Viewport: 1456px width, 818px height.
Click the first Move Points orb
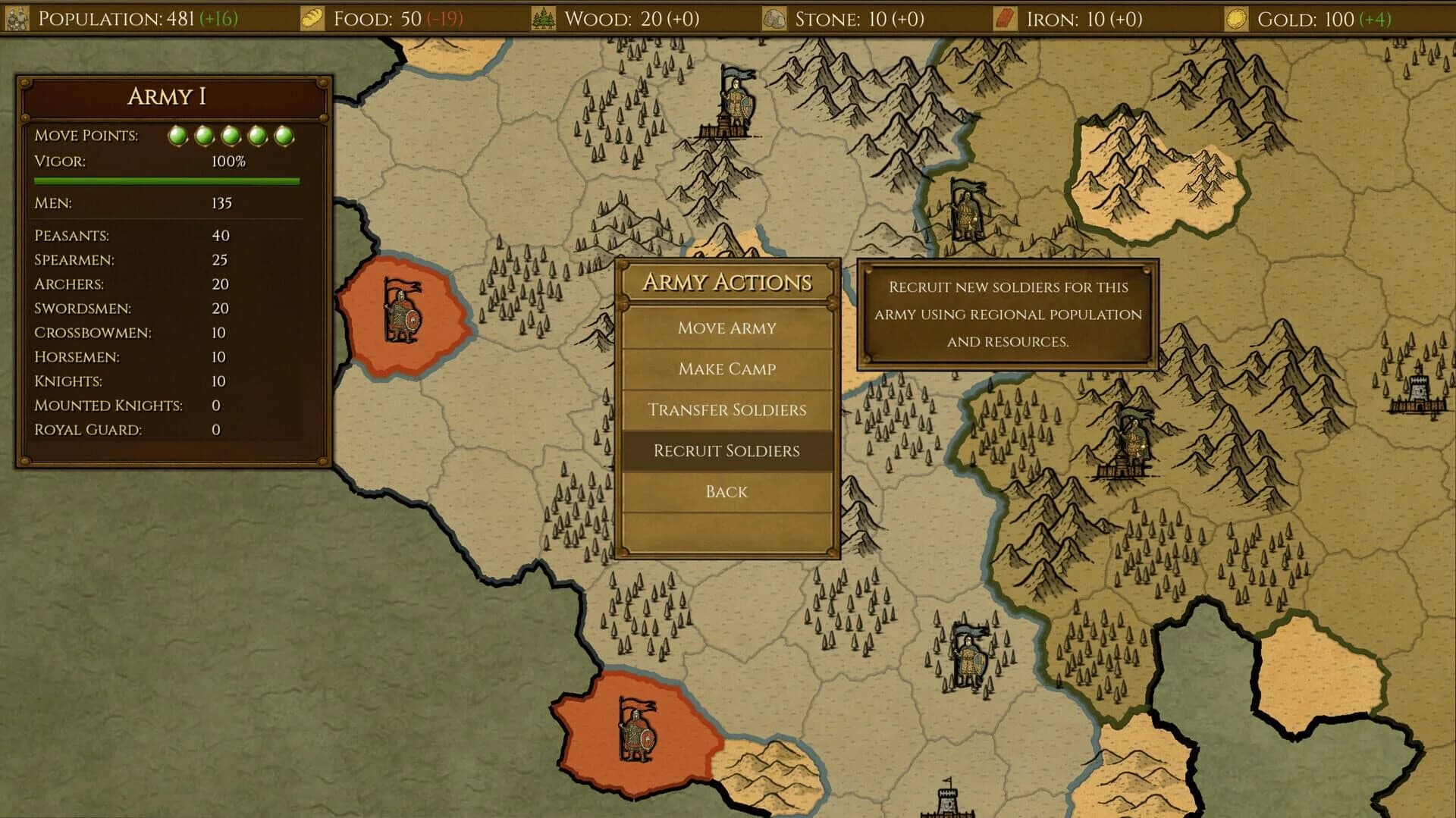click(x=178, y=135)
